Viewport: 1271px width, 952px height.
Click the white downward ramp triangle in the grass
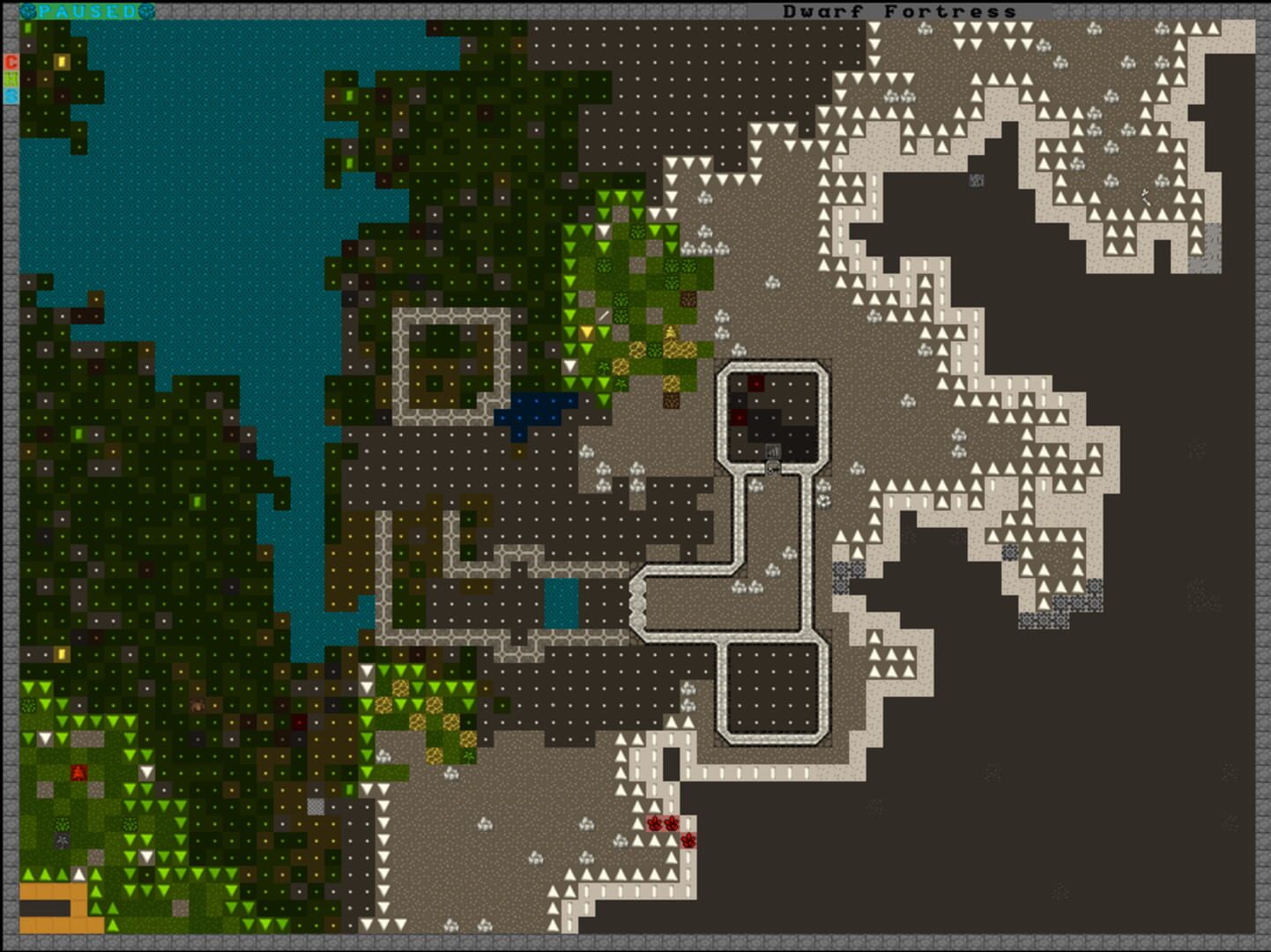(x=569, y=366)
